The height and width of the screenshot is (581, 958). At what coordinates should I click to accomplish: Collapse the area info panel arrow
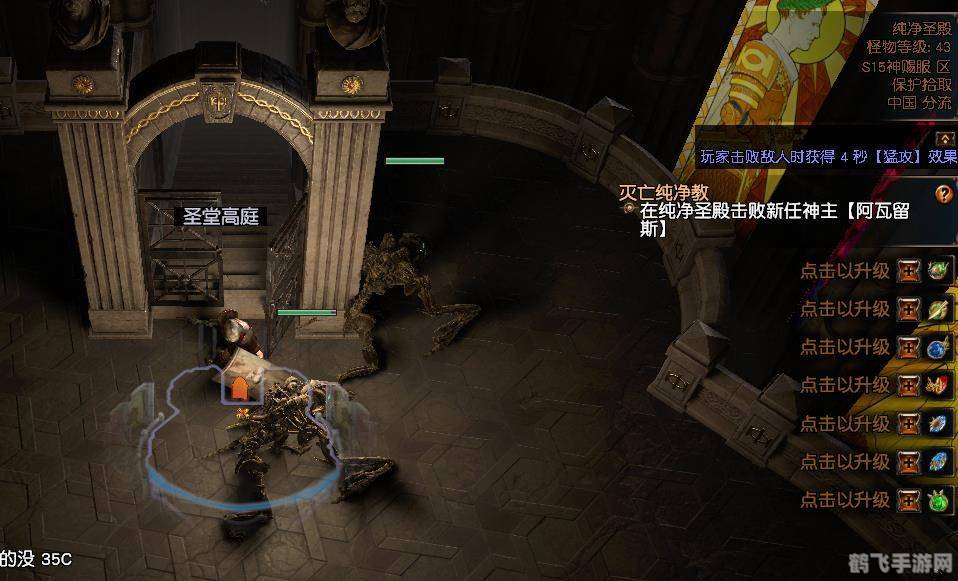(x=945, y=139)
